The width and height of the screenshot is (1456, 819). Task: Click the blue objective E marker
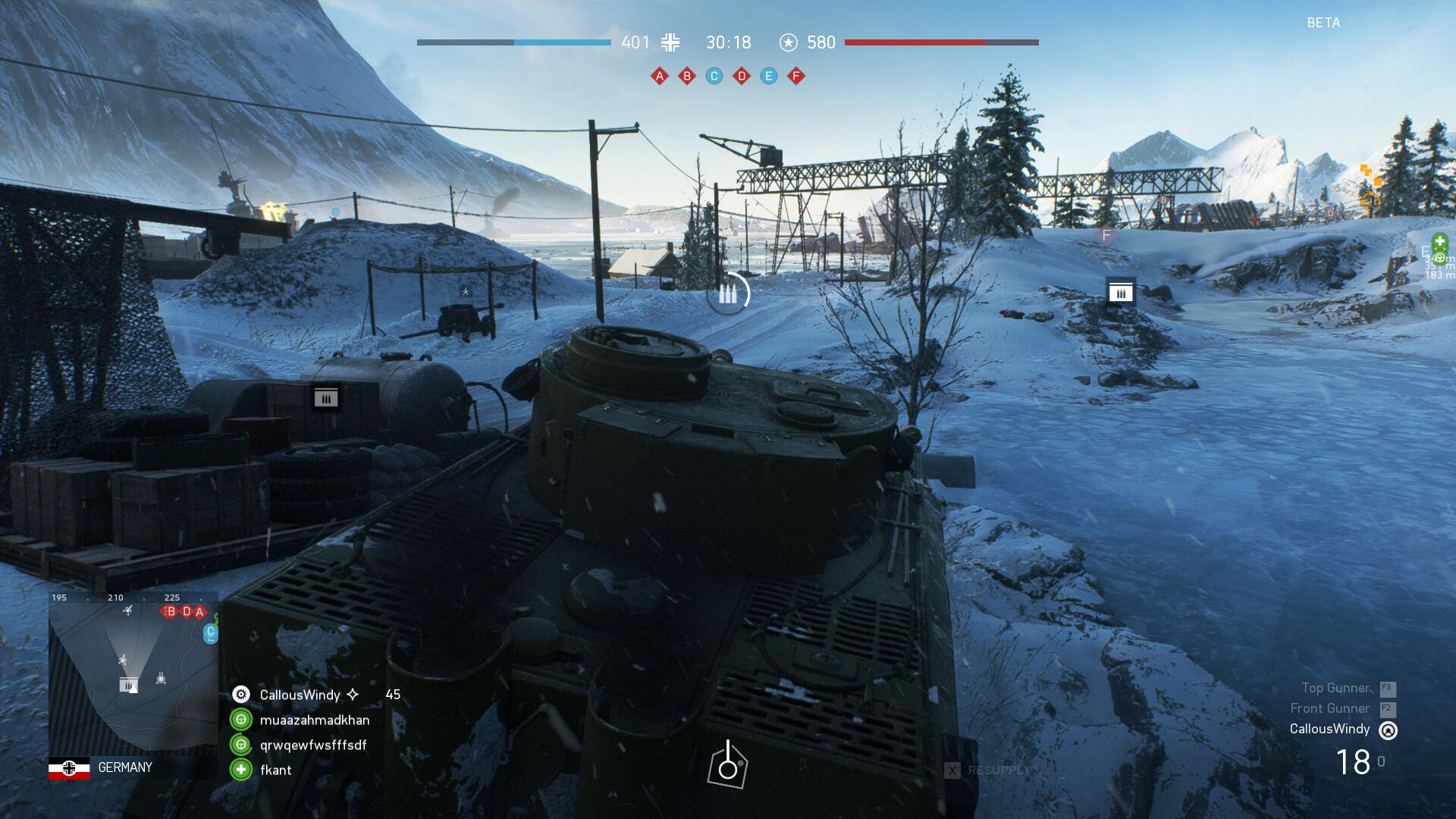(x=769, y=76)
